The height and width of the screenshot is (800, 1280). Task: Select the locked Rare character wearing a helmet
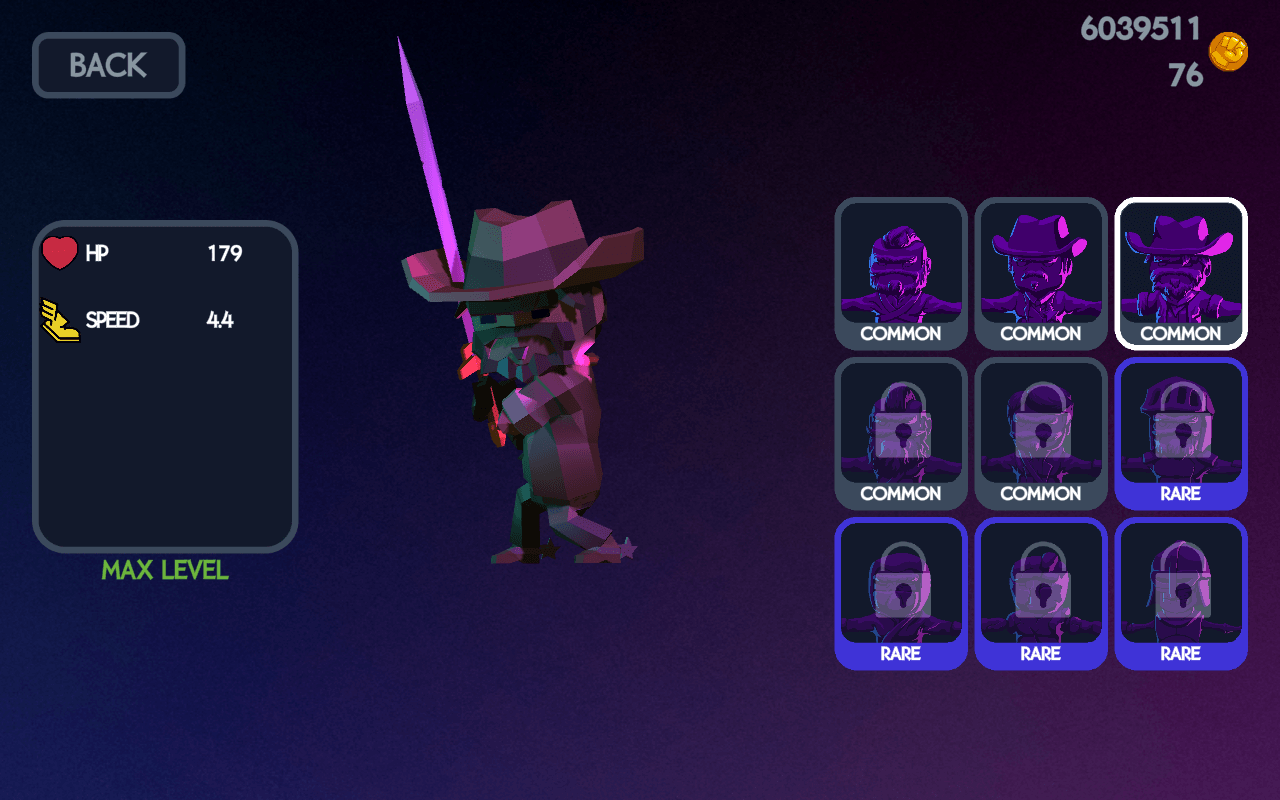(x=1181, y=433)
